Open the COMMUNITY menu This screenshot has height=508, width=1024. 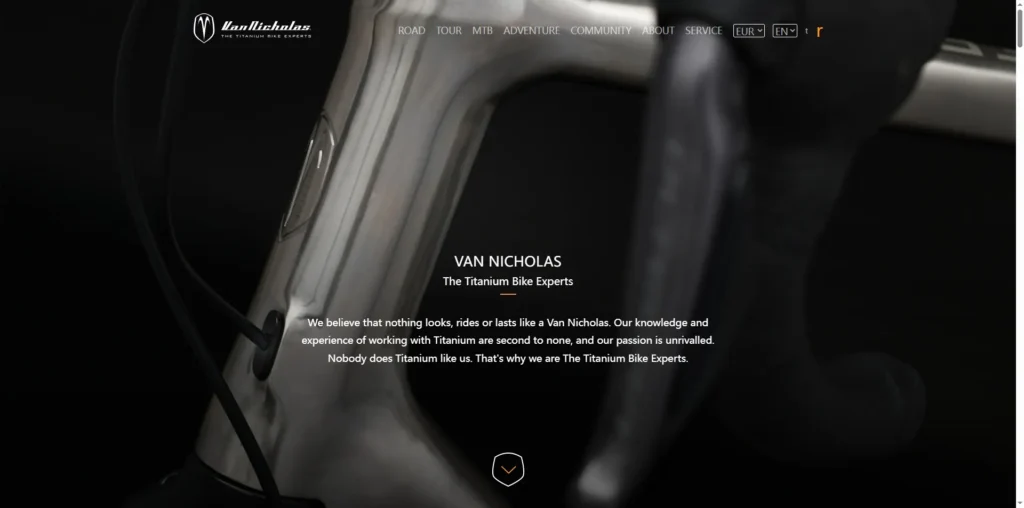601,31
